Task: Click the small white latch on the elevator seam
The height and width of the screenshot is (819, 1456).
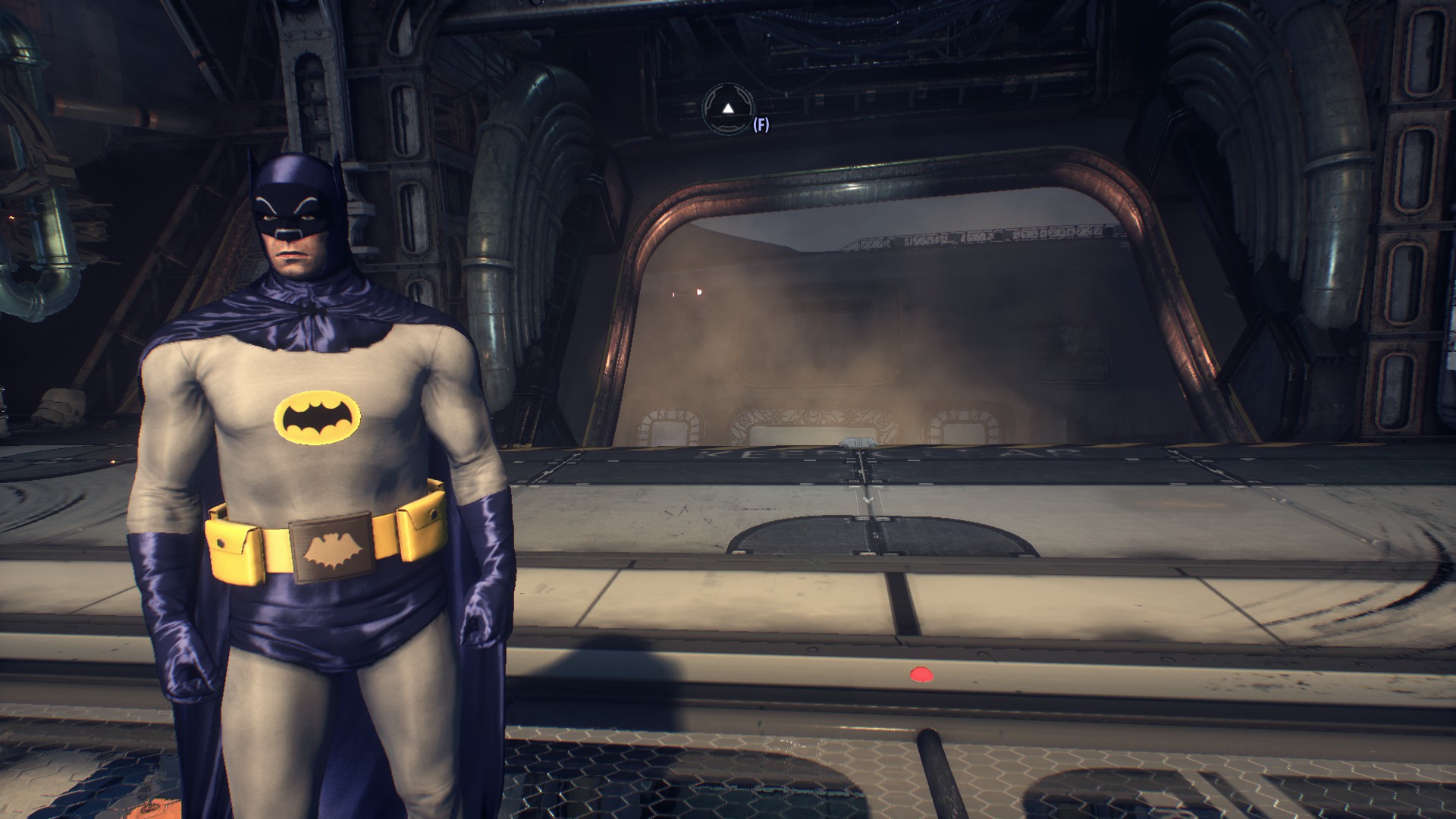Action: click(x=858, y=442)
